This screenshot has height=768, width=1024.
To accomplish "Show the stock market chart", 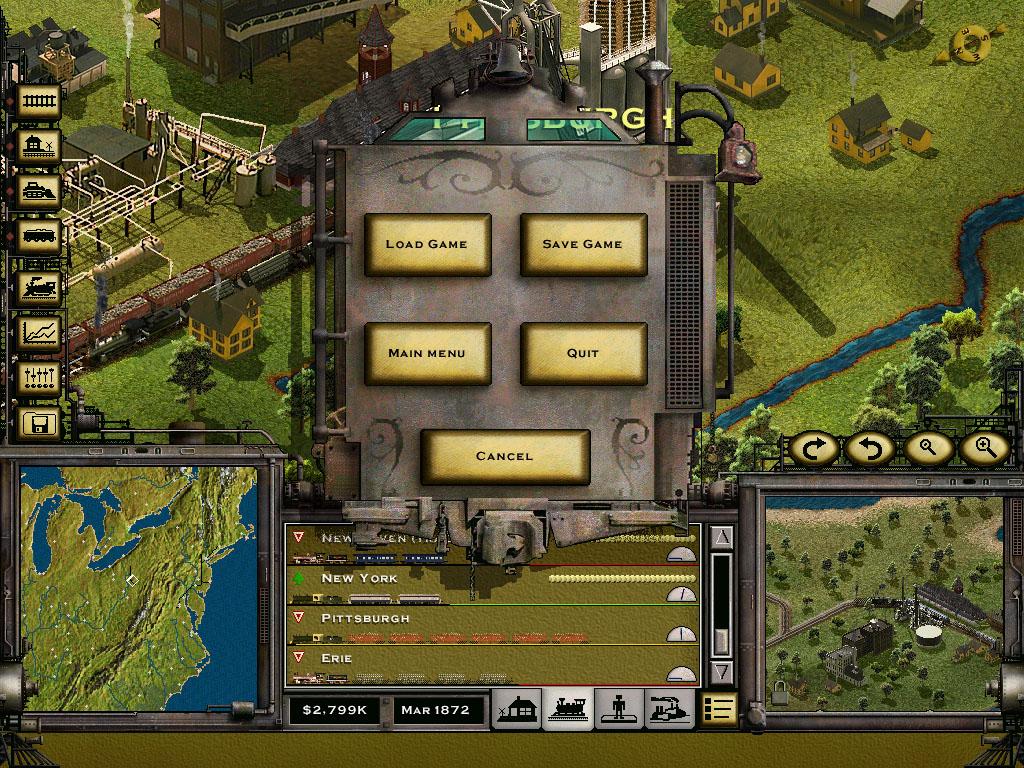I will coord(41,331).
